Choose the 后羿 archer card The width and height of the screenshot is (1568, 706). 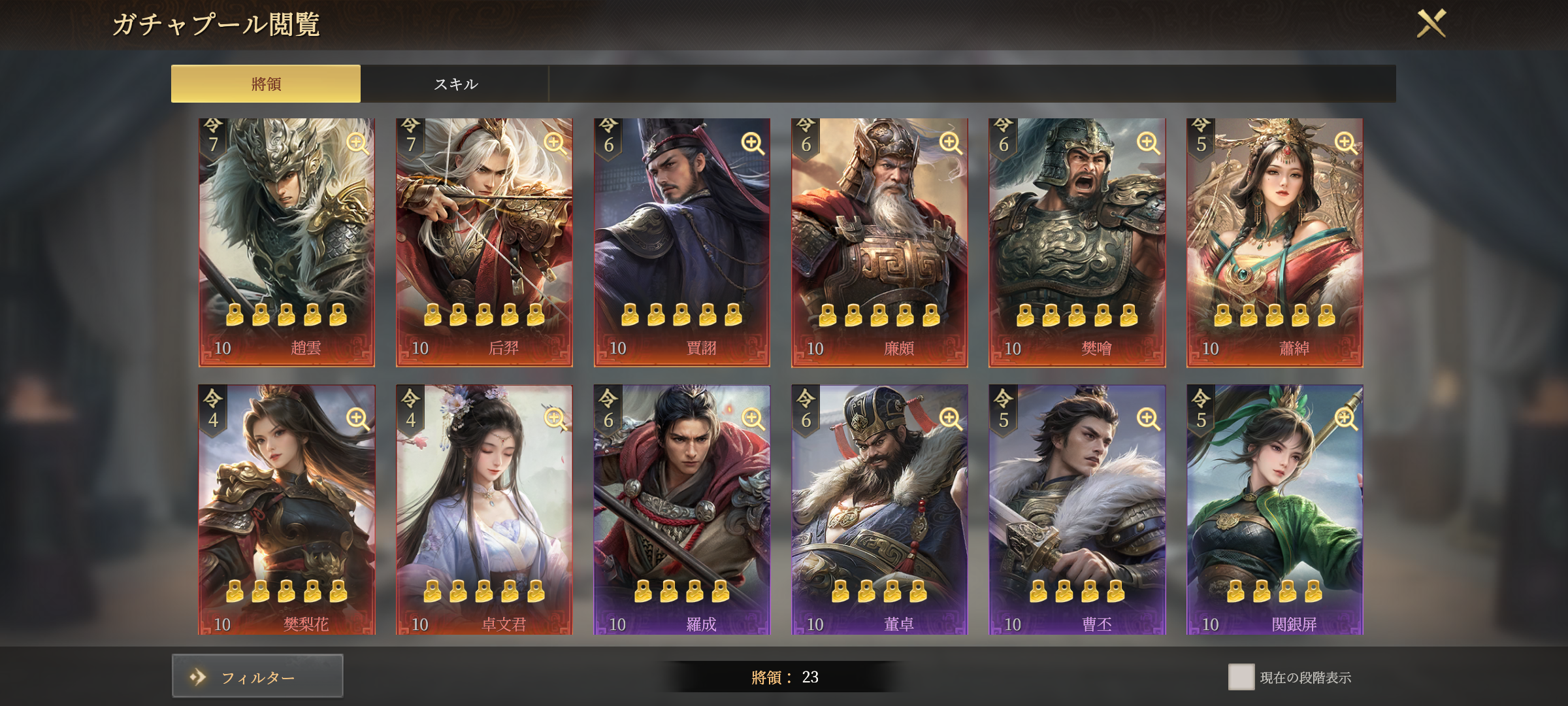coord(484,242)
